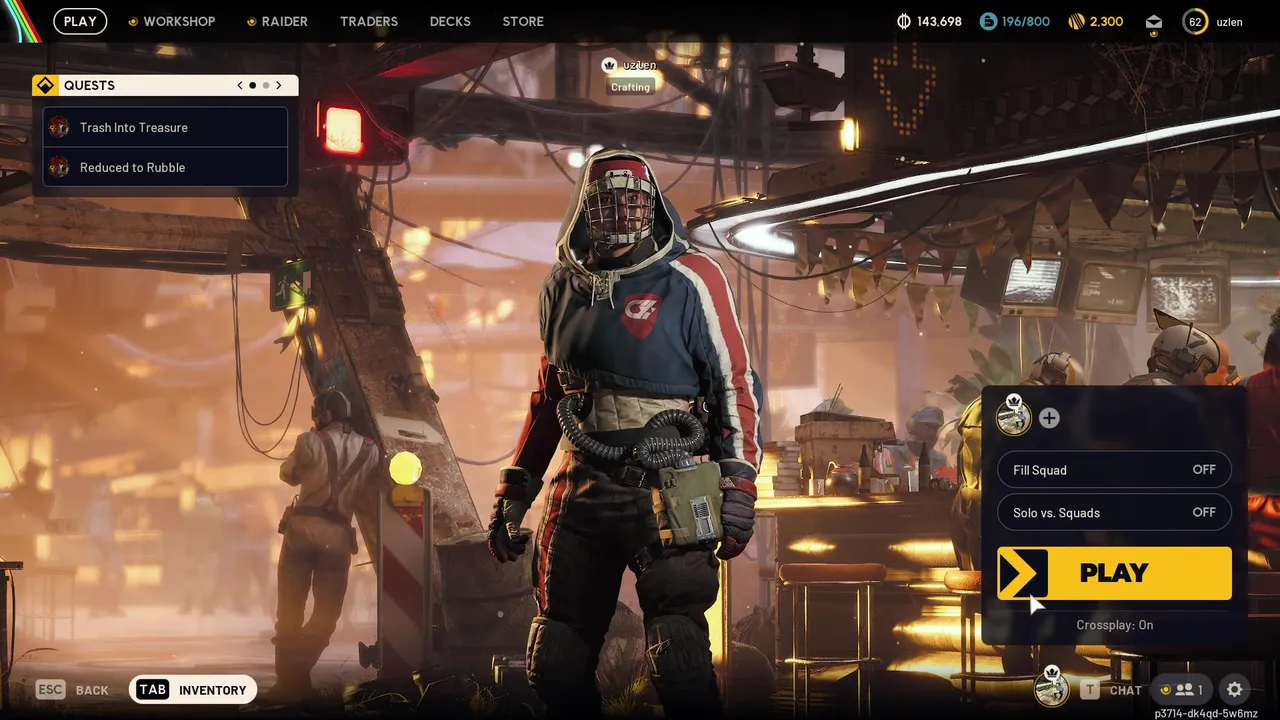Toggle the Fill Squad option
The height and width of the screenshot is (720, 1280).
1114,470
